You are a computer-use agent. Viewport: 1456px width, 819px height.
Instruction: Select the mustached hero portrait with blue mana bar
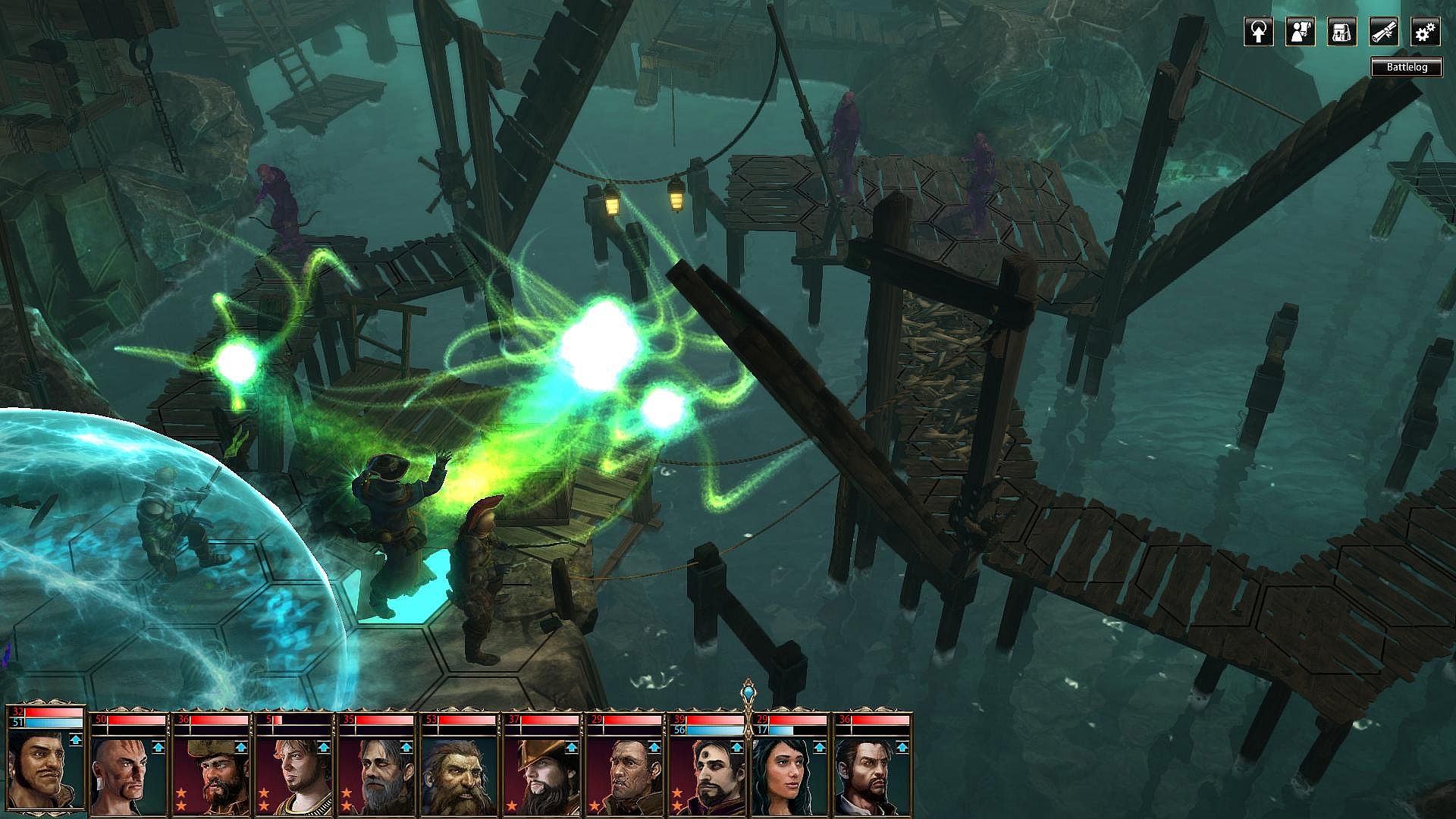45,770
